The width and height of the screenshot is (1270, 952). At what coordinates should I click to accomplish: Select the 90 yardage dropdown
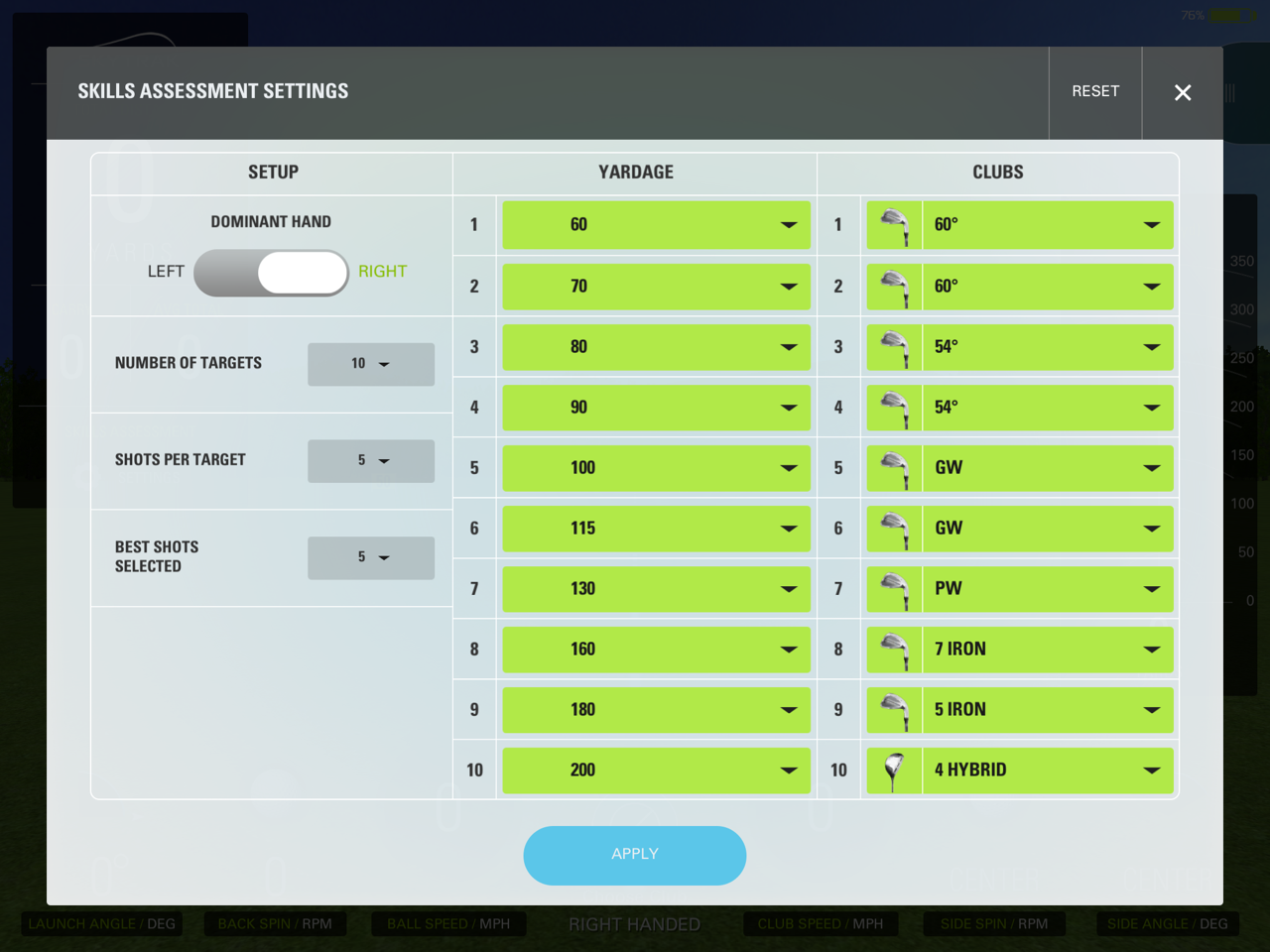[x=656, y=408]
